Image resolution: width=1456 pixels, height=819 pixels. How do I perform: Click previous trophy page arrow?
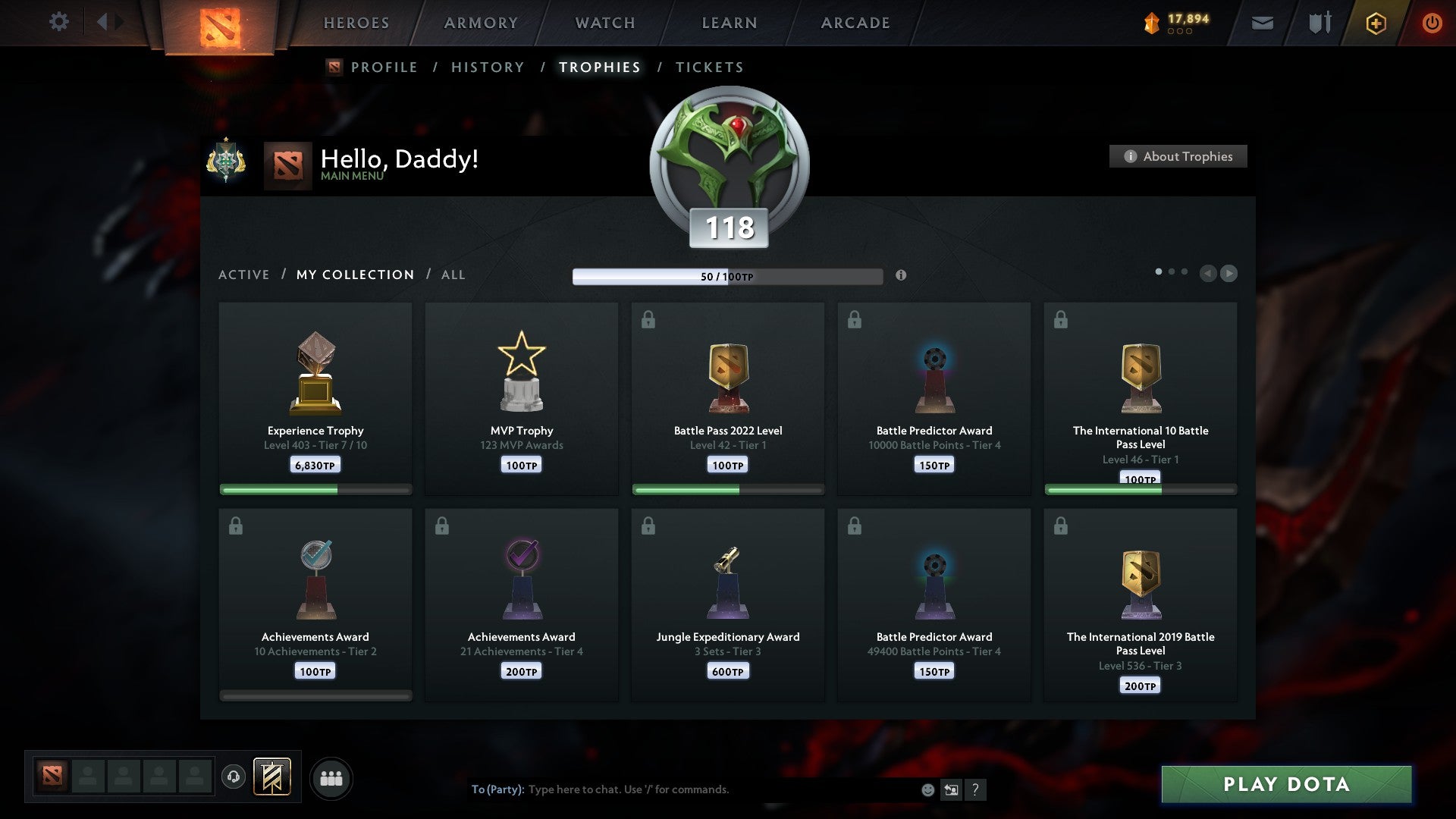click(1208, 274)
